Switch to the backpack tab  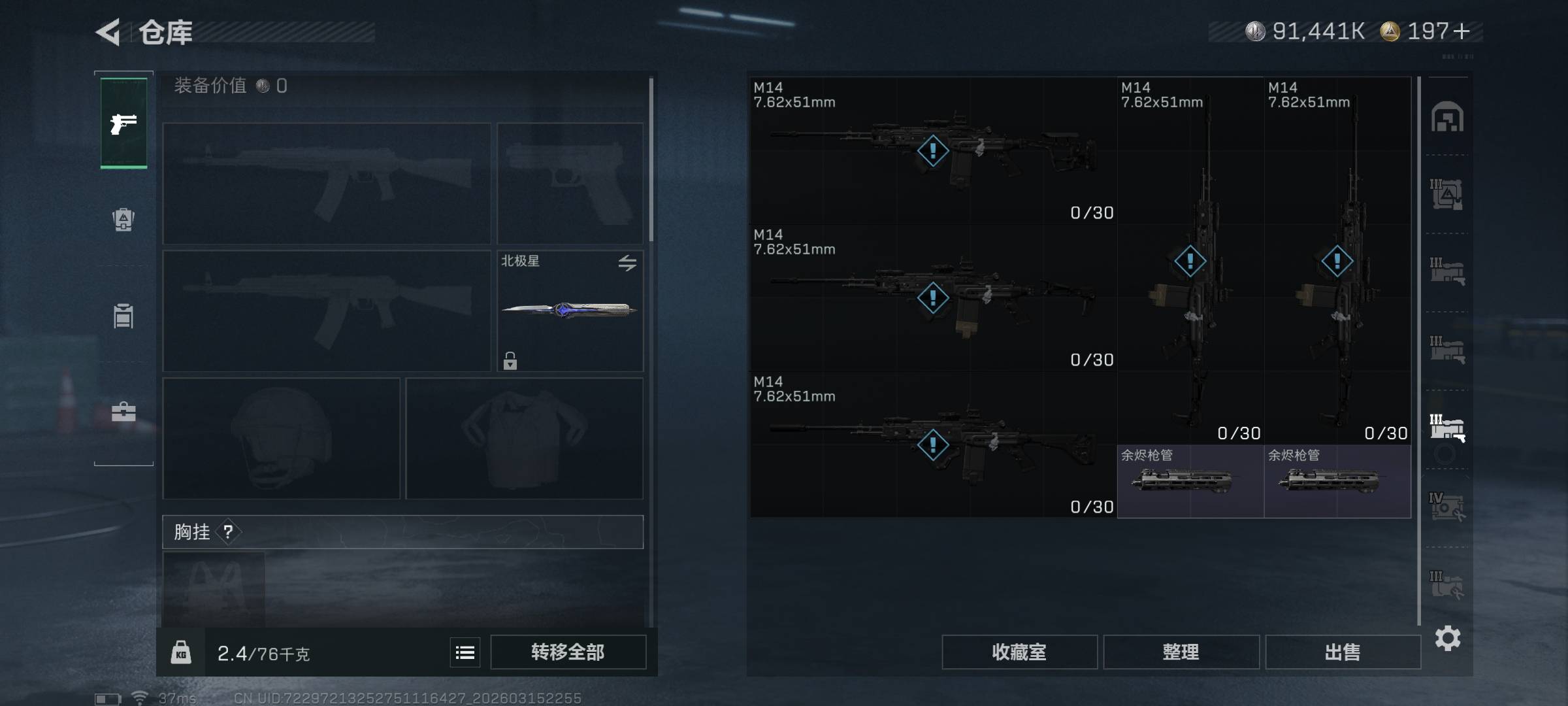(123, 220)
